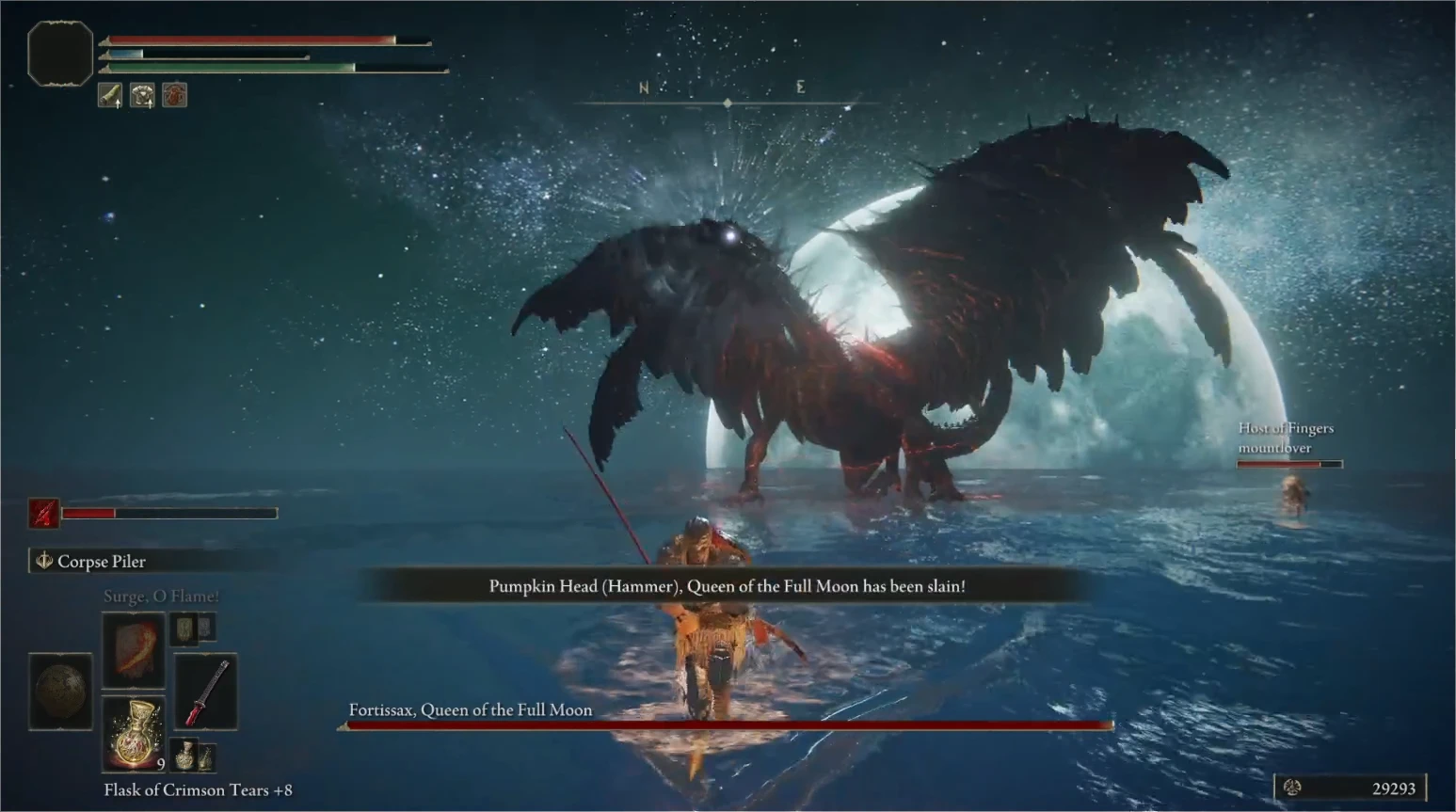
Task: Click the armor defense-up buff icon
Action: click(142, 95)
